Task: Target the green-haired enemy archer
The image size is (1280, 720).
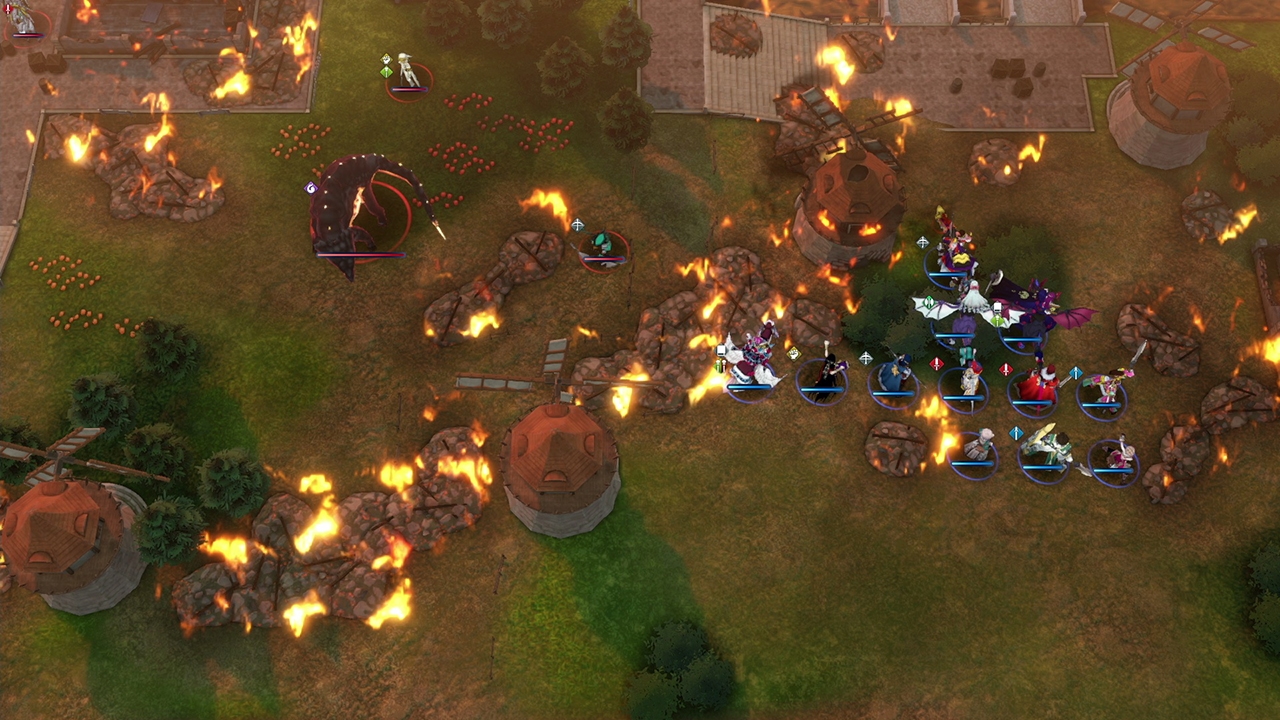Action: [x=602, y=248]
